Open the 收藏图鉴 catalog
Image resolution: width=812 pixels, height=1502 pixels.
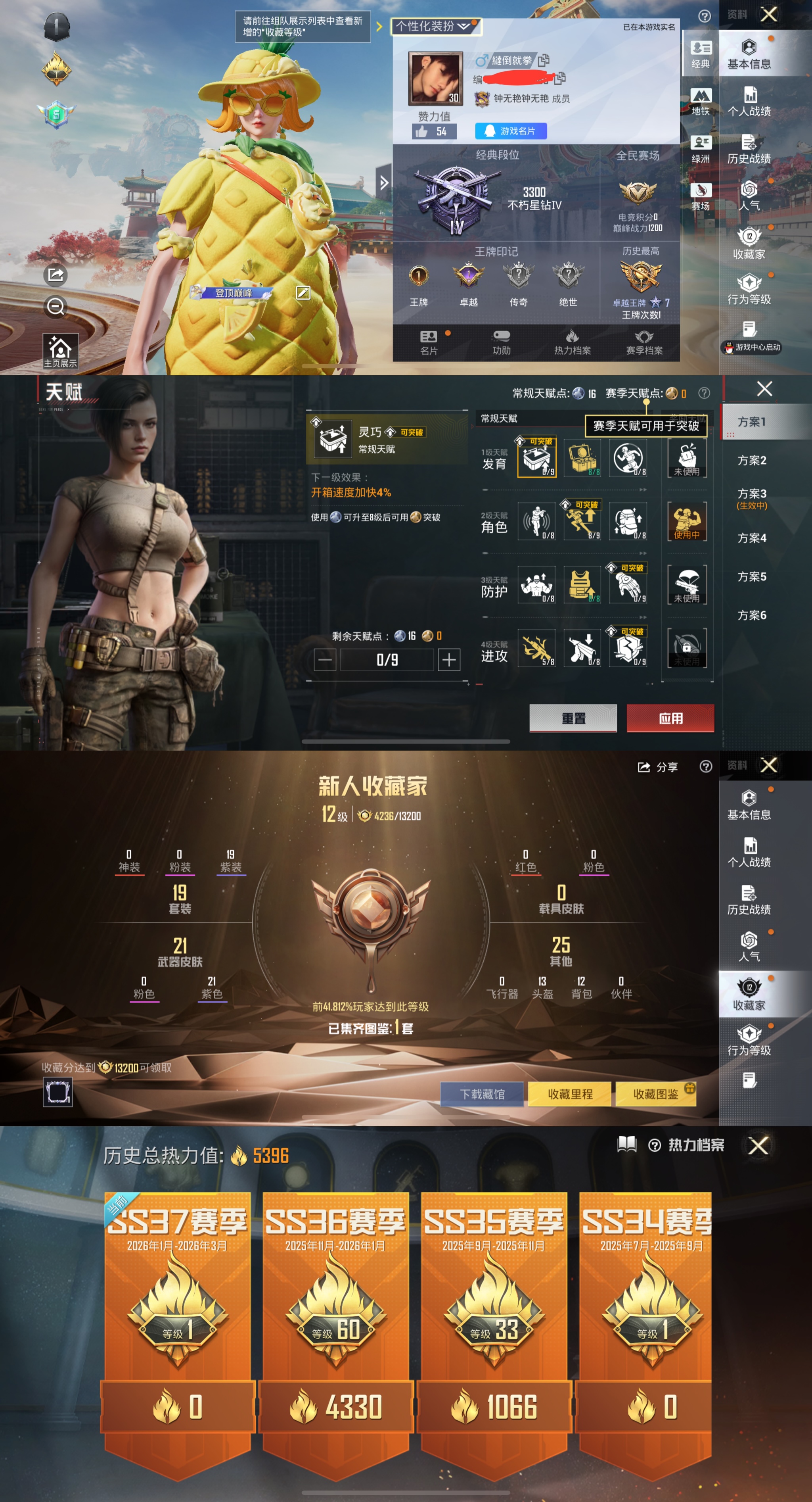656,1095
